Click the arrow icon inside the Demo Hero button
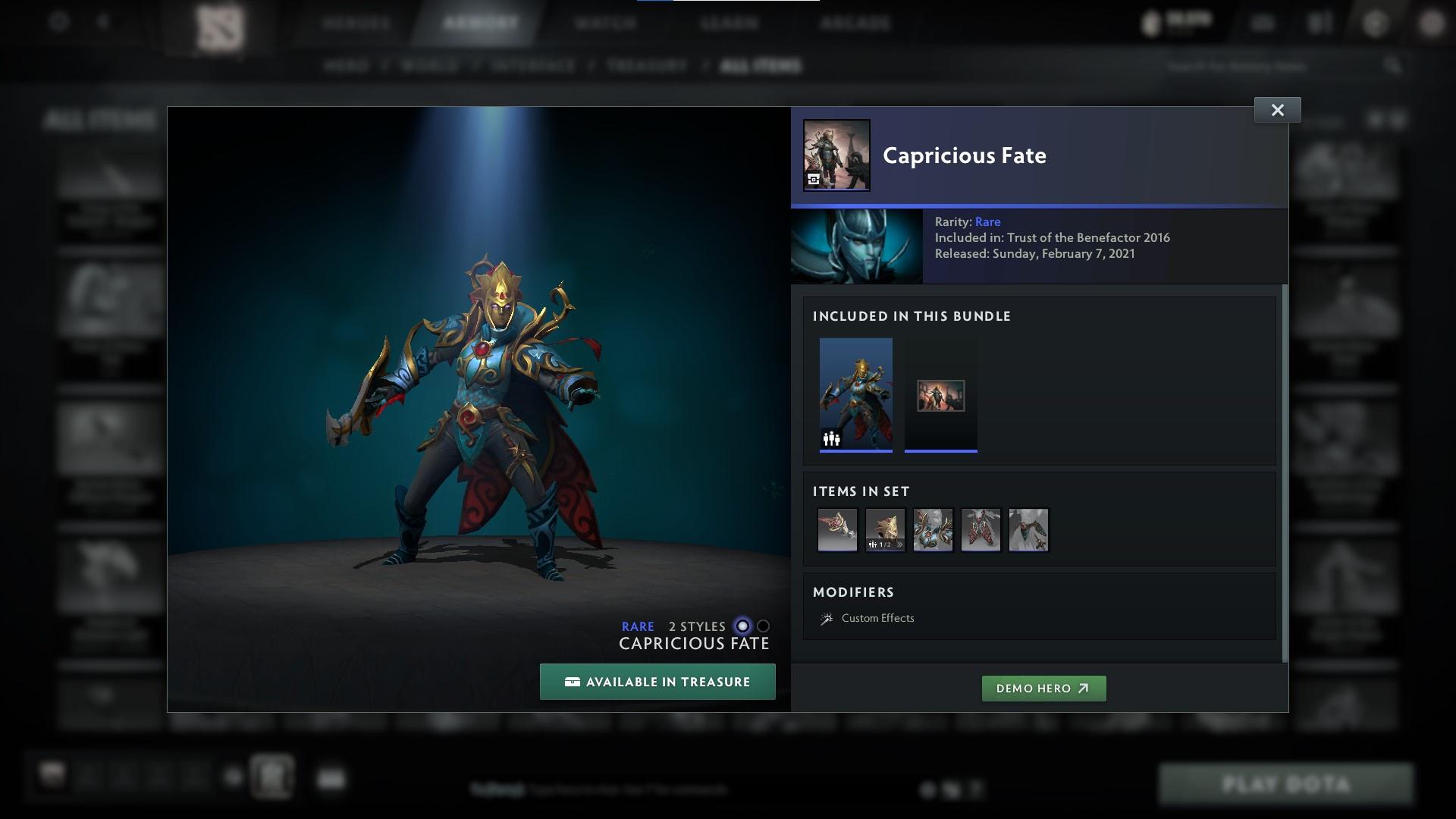The width and height of the screenshot is (1456, 819). pyautogui.click(x=1084, y=689)
